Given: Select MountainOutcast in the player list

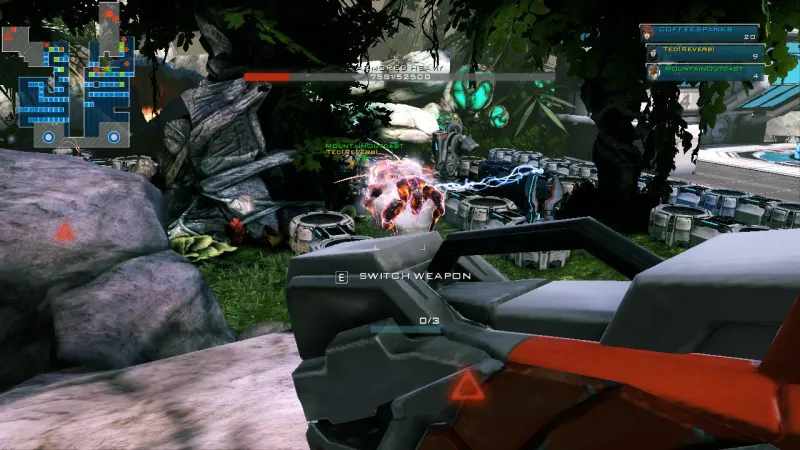Looking at the screenshot, I should point(705,71).
